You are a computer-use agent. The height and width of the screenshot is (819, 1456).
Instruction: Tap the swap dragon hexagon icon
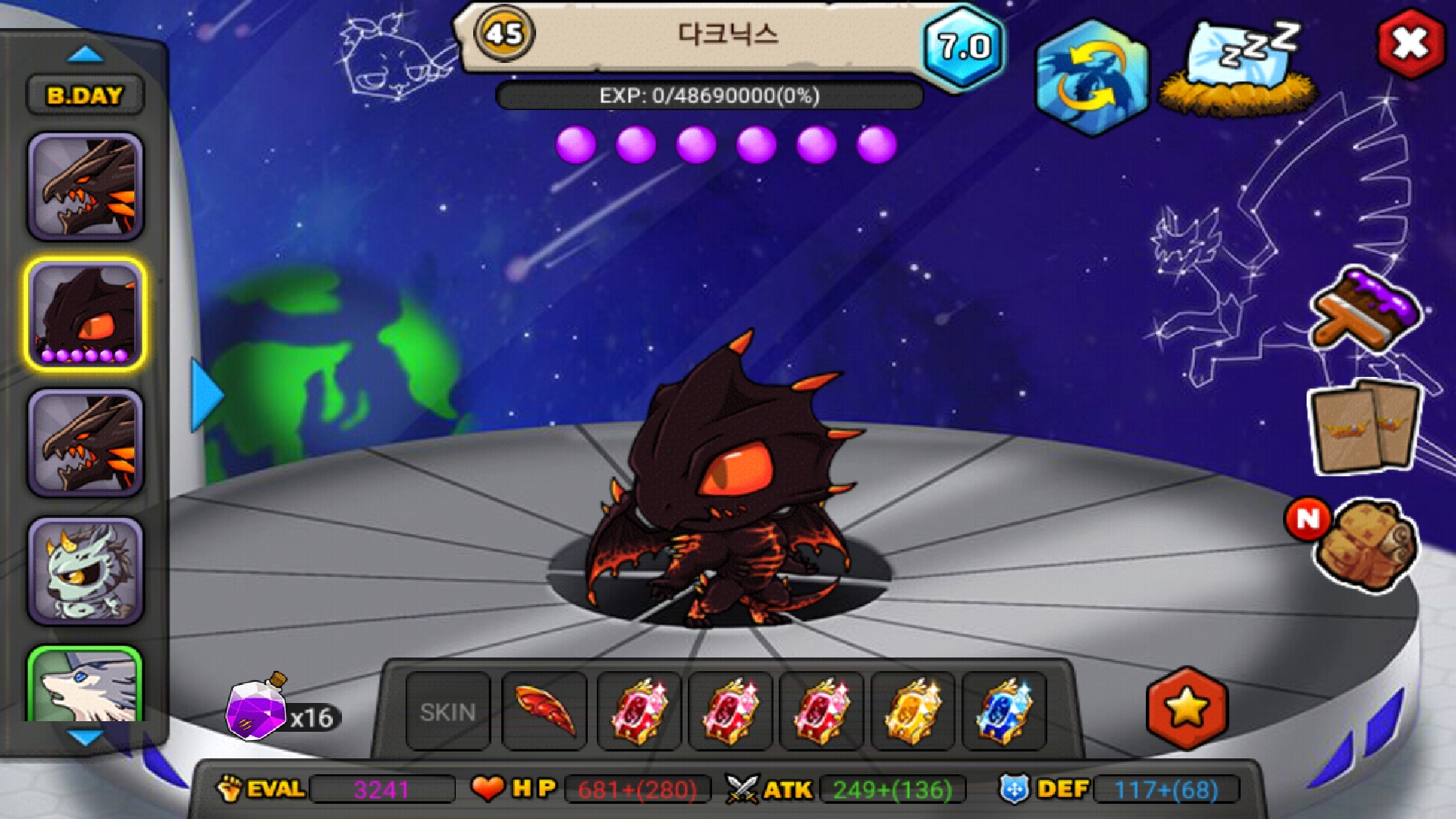coord(1090,78)
